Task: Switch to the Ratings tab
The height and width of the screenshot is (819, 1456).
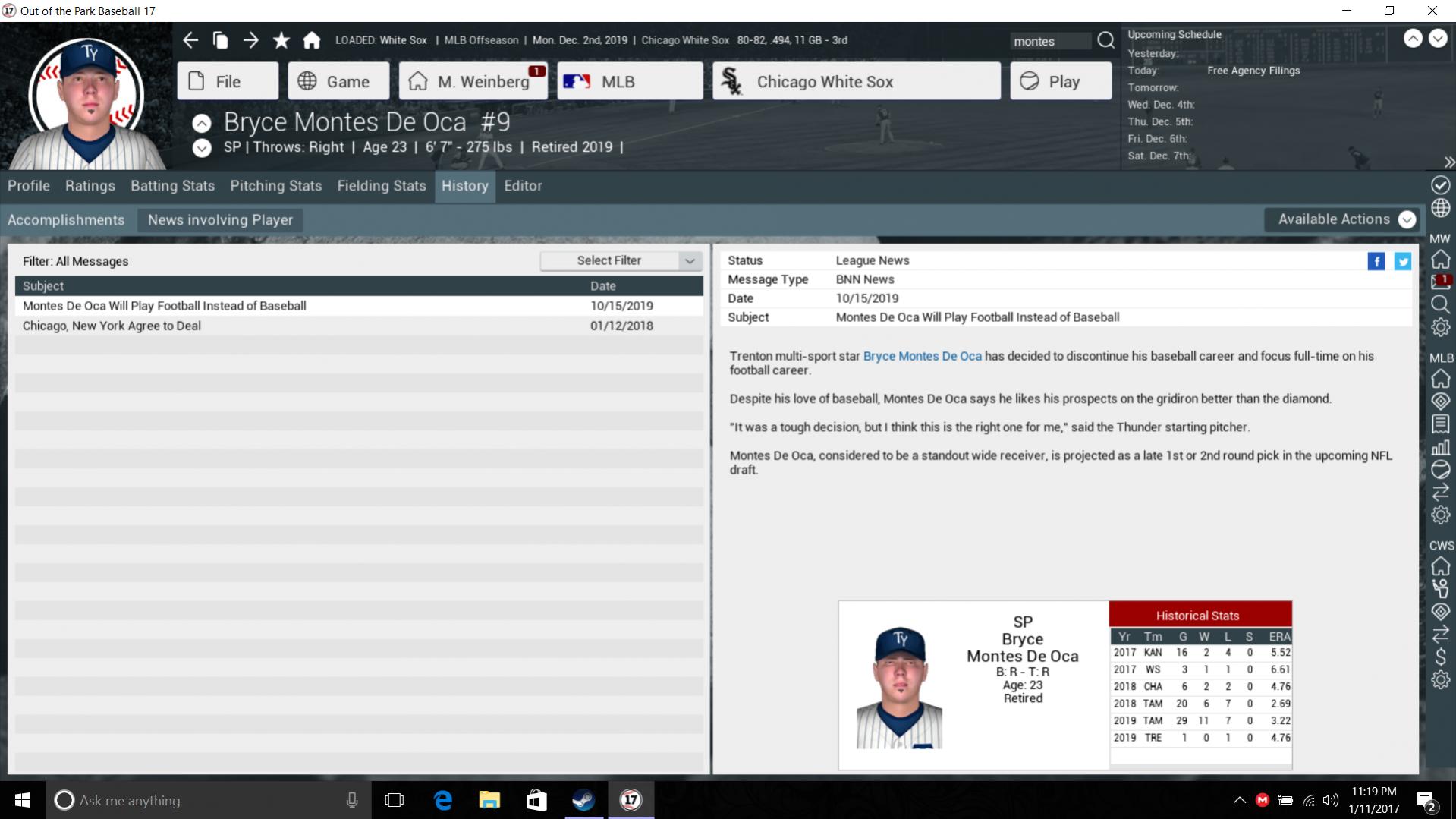Action: point(90,186)
